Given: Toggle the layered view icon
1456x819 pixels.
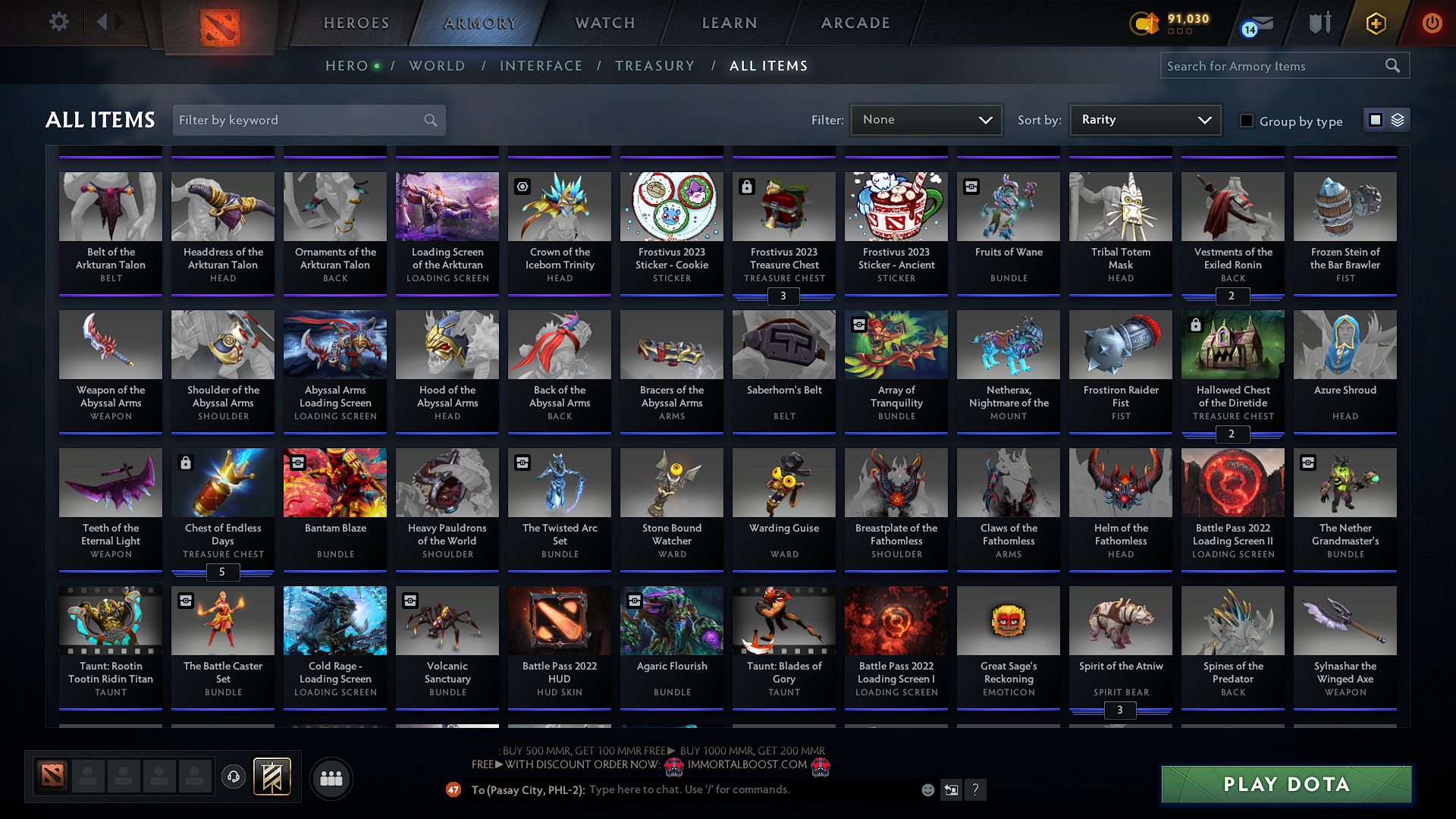Looking at the screenshot, I should point(1396,119).
